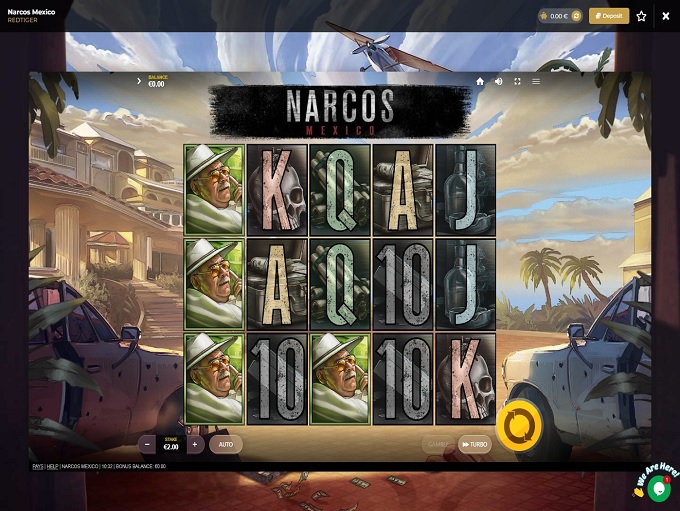
Task: Open the Pays table link
Action: 38,466
